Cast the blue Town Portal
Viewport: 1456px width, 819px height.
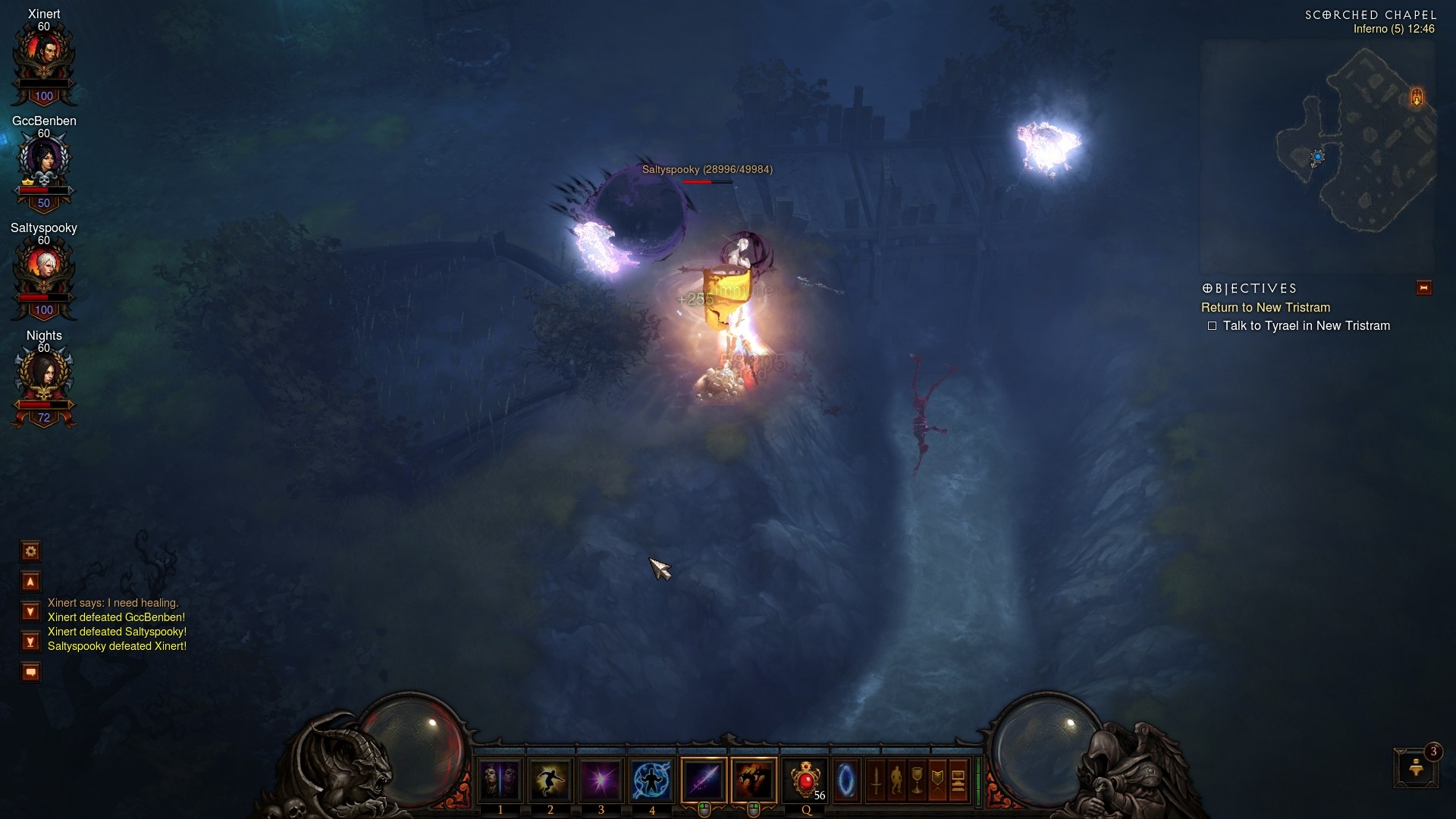[x=846, y=780]
